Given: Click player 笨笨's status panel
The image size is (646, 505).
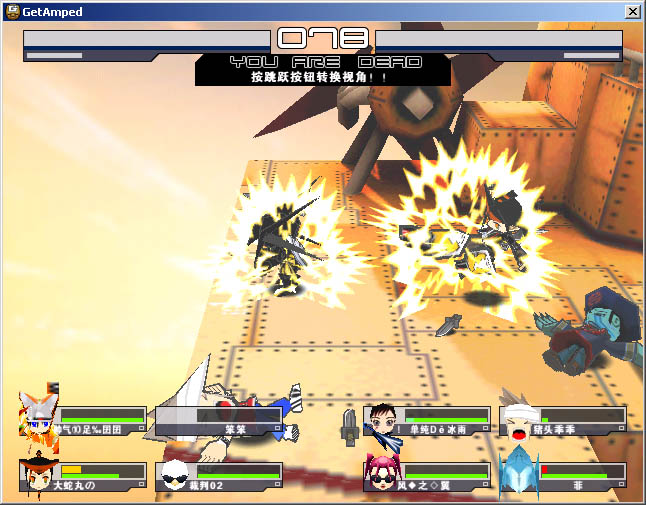Looking at the screenshot, I should coord(221,420).
